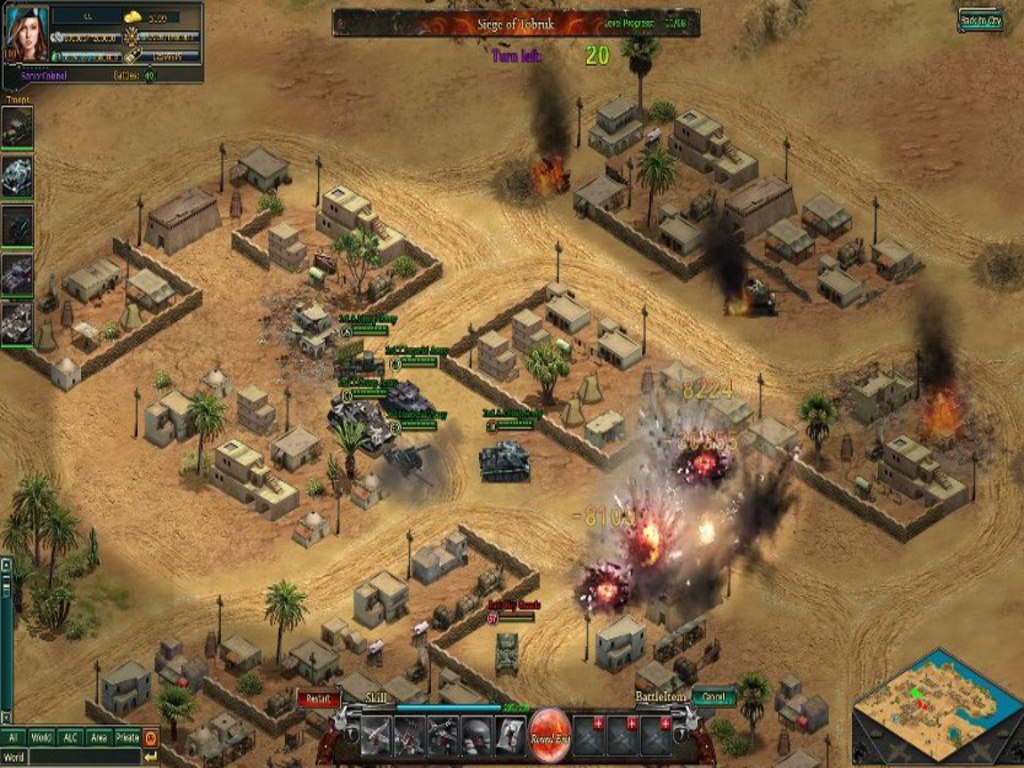Click the orange button beside the chat tabs
Viewport: 1024px width, 768px height.
pos(151,738)
